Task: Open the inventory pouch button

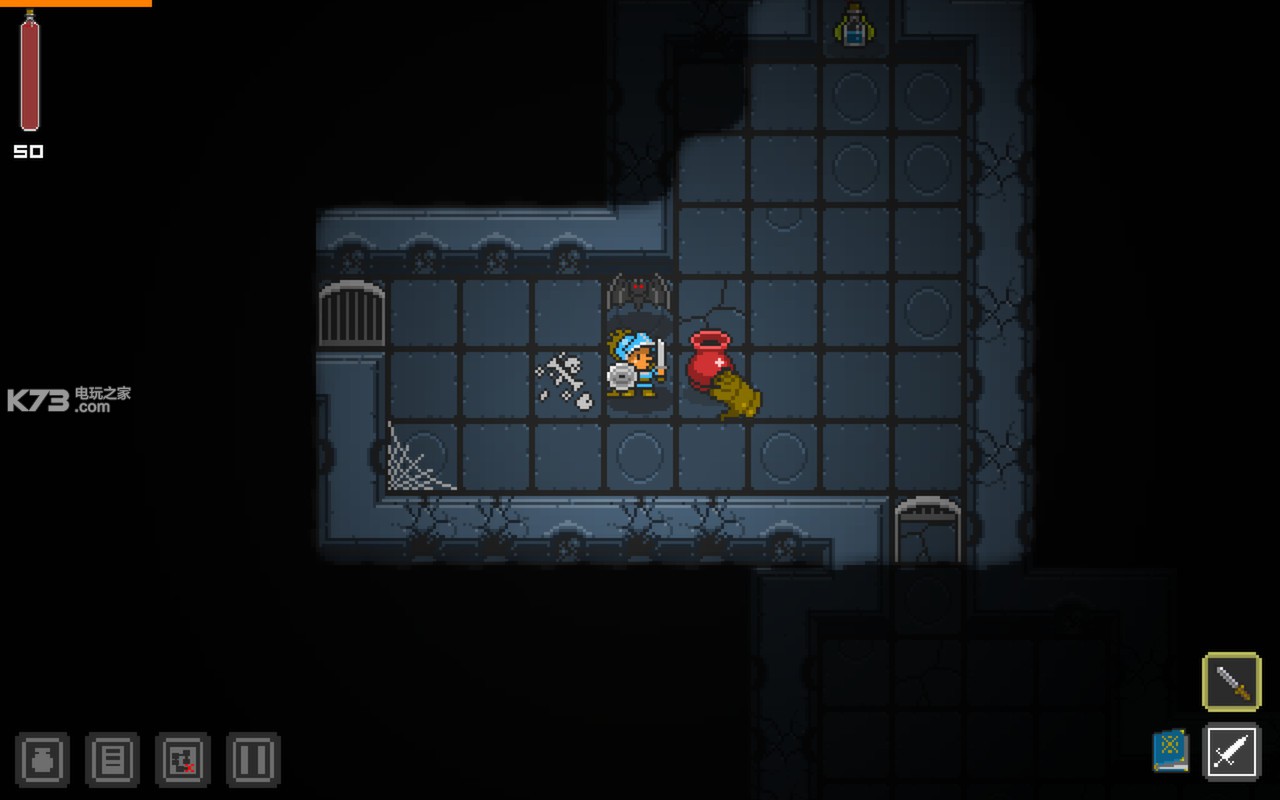Action: coord(42,759)
